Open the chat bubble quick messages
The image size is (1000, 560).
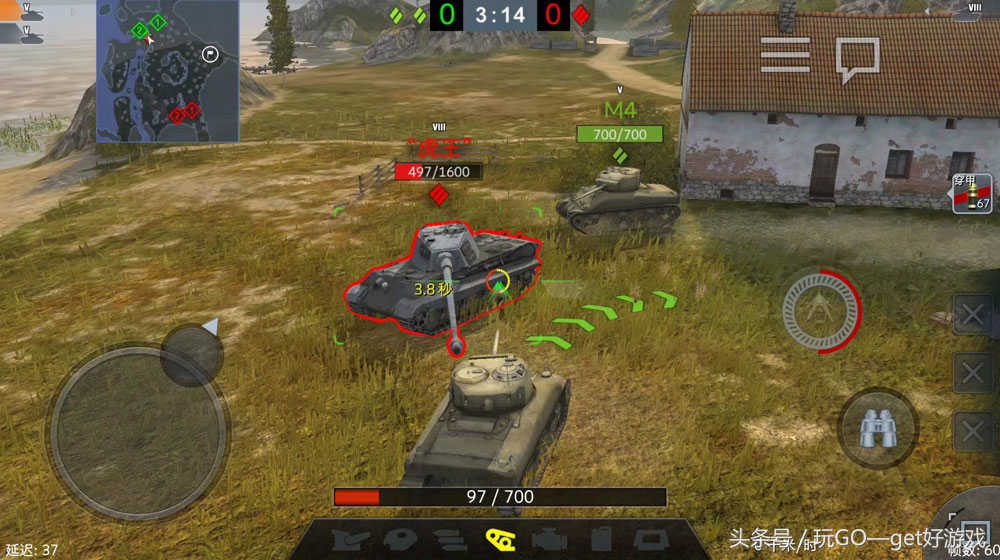(x=857, y=58)
